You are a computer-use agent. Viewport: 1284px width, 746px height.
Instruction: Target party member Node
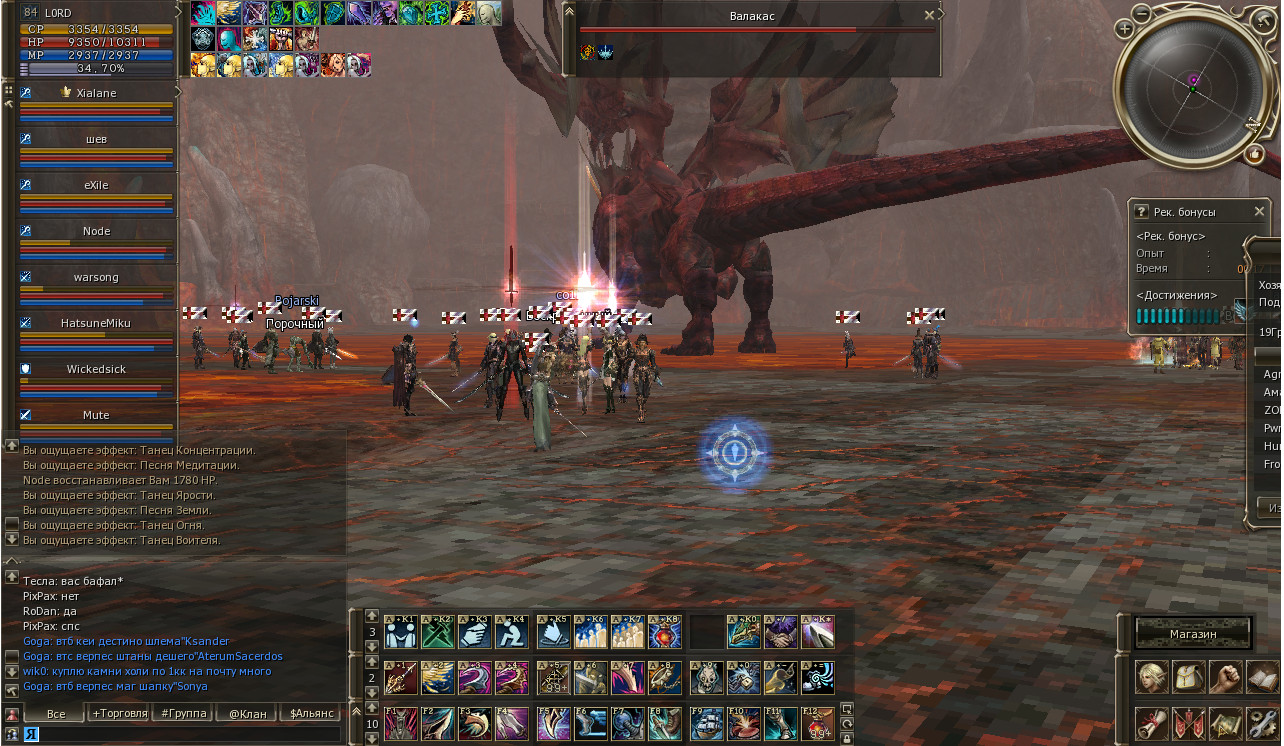point(97,231)
